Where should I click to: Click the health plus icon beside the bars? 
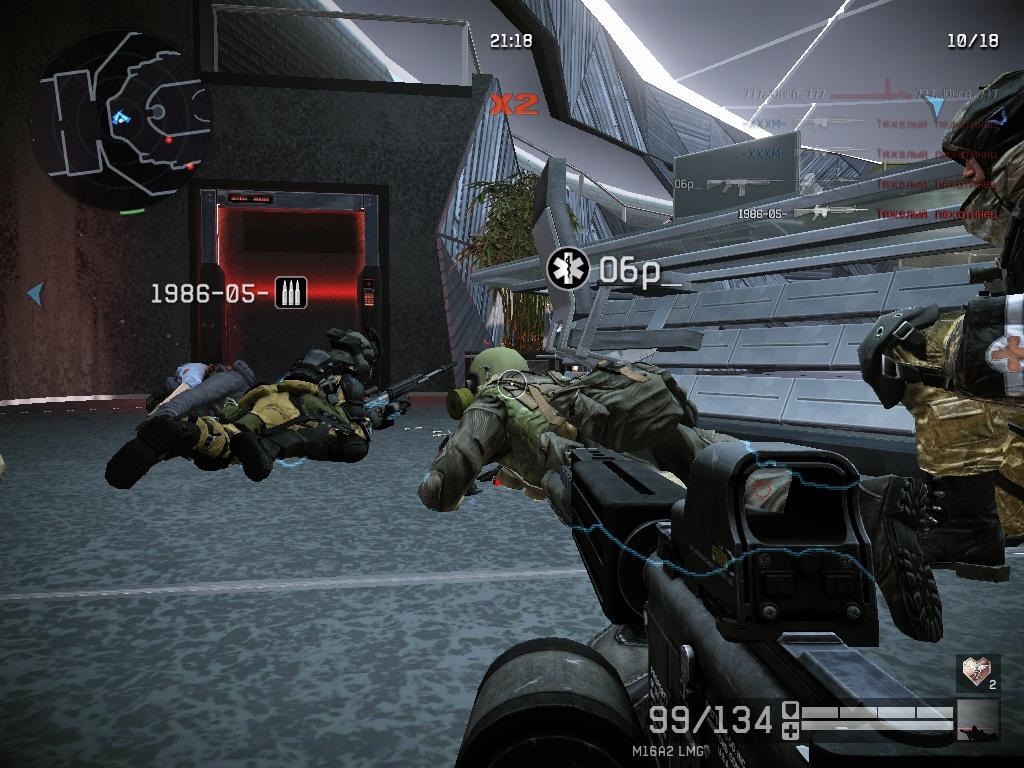[x=790, y=731]
